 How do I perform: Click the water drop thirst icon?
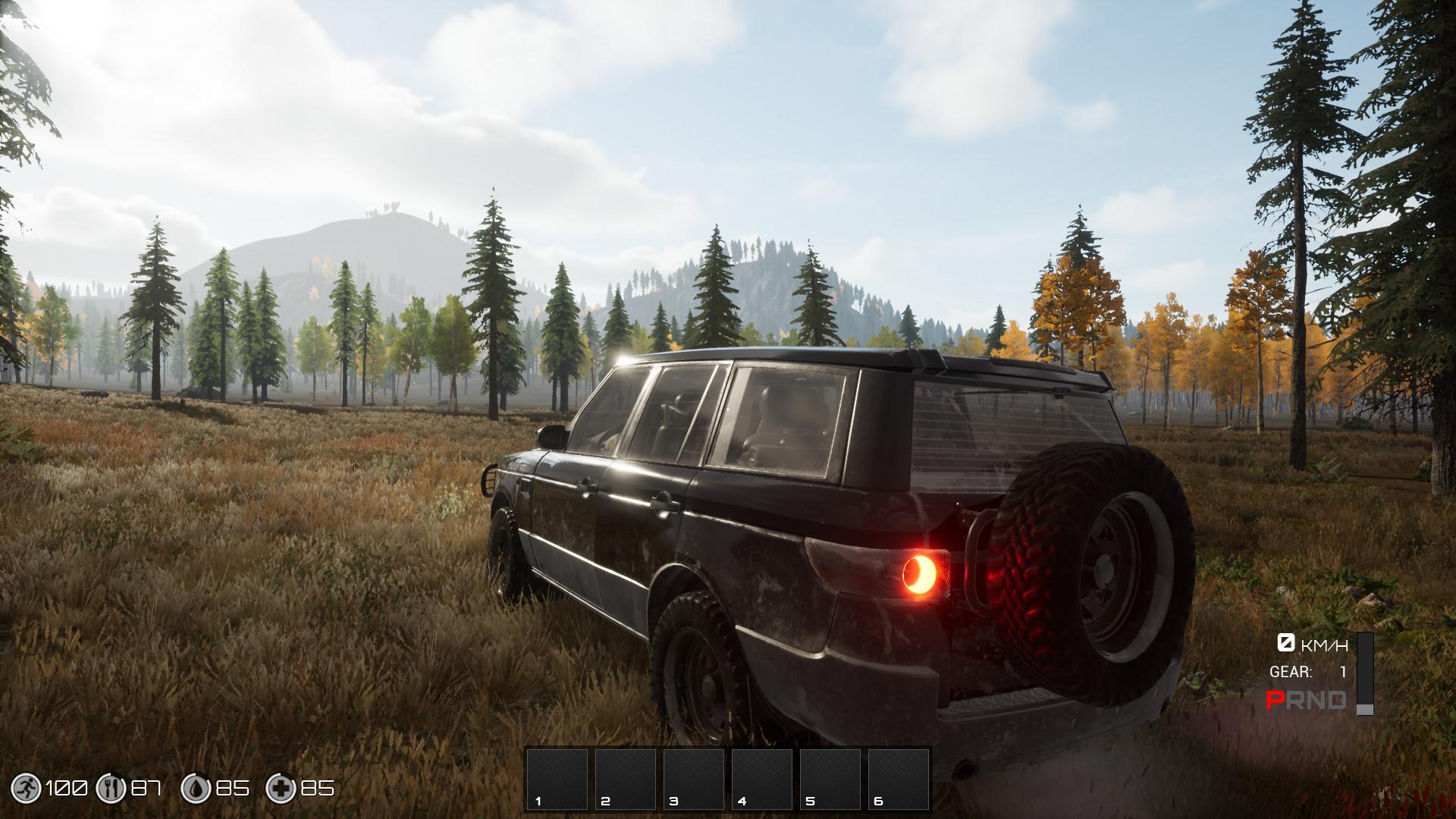pyautogui.click(x=195, y=789)
